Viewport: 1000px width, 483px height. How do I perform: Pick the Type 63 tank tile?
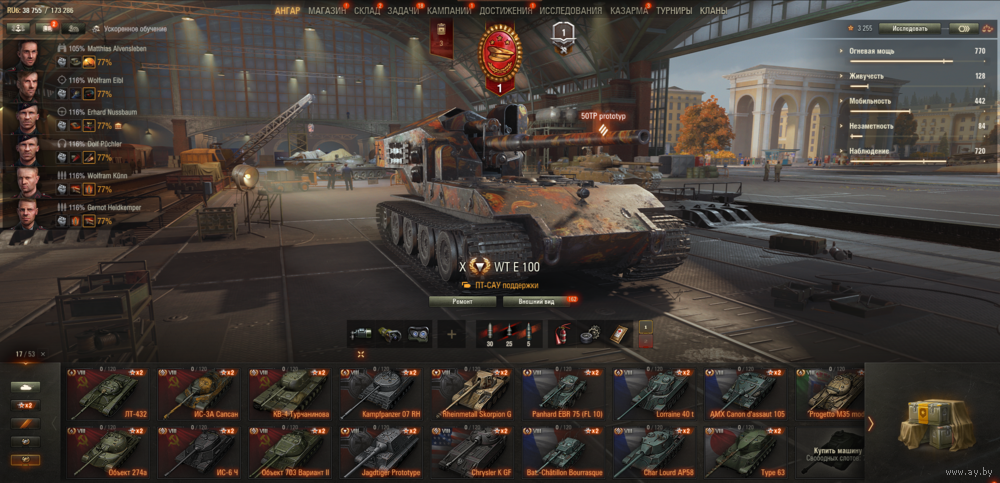(745, 450)
